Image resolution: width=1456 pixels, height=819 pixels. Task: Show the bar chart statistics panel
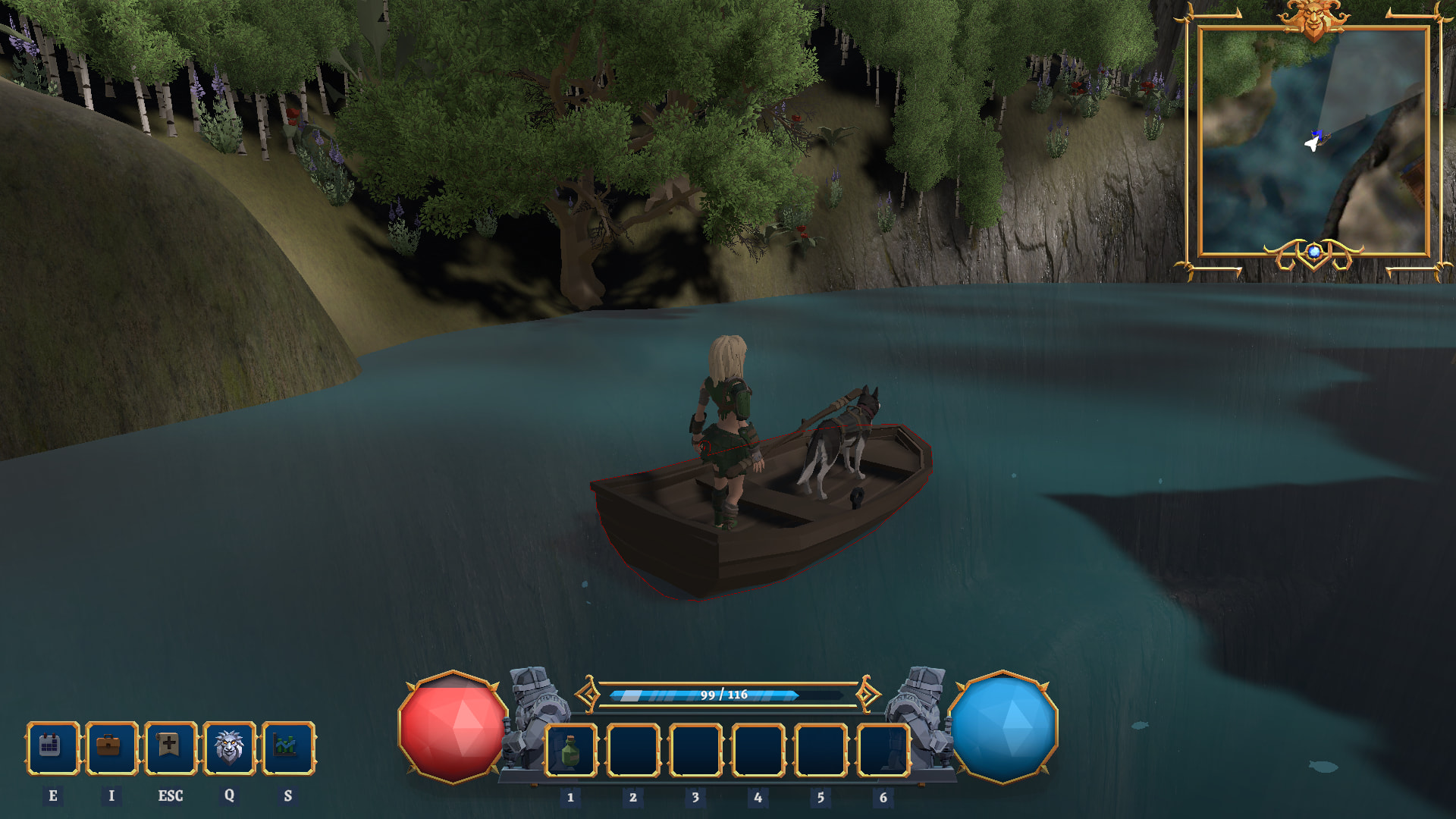click(287, 748)
